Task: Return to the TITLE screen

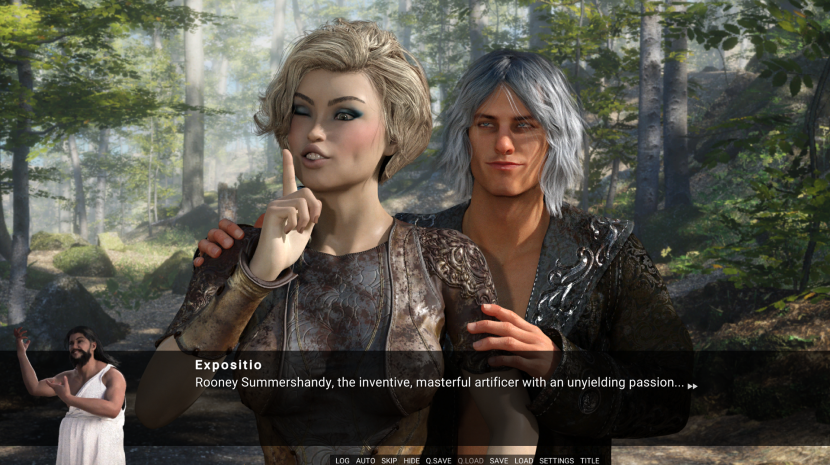Action: tap(591, 461)
